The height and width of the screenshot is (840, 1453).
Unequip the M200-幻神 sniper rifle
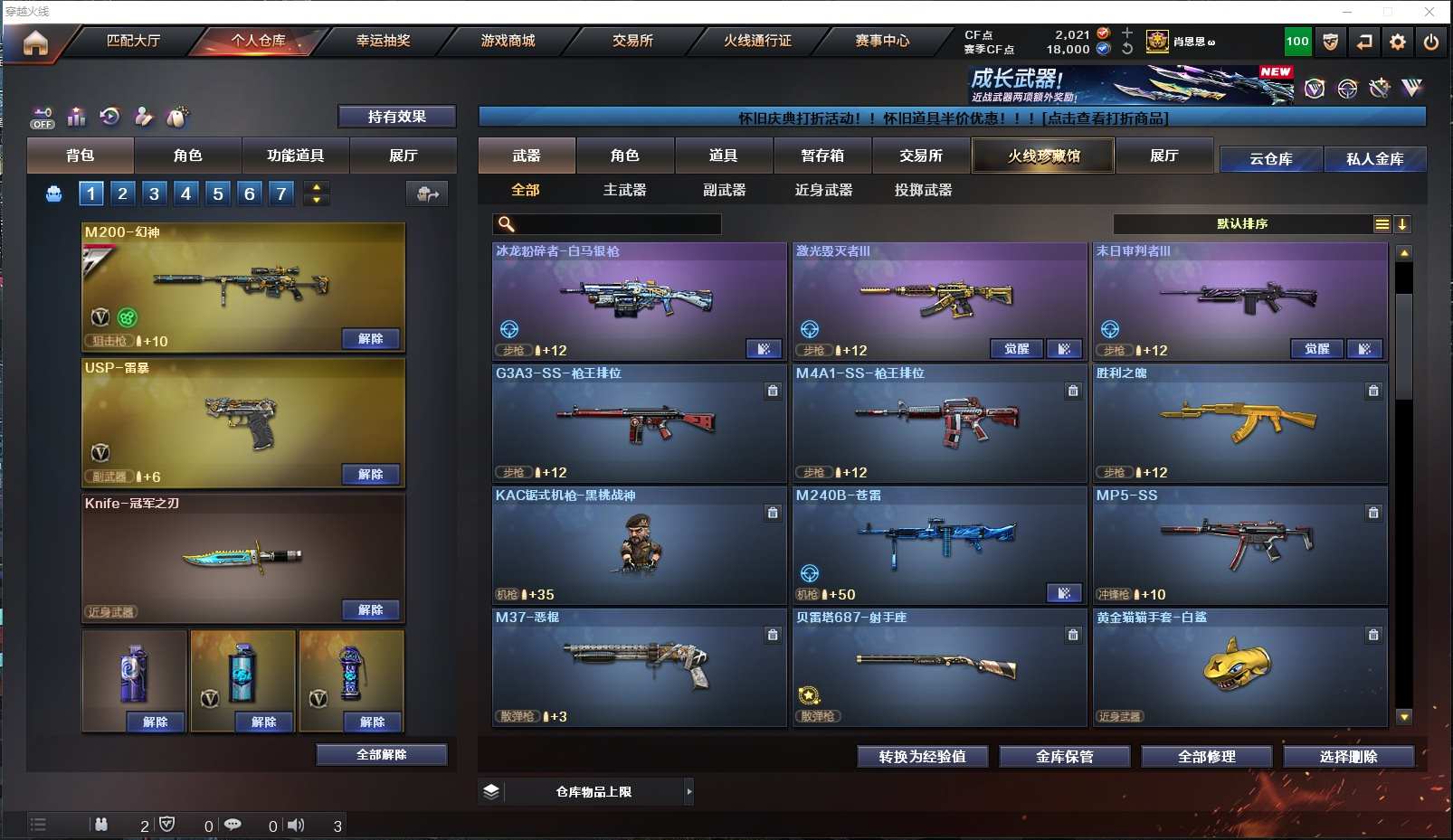371,339
